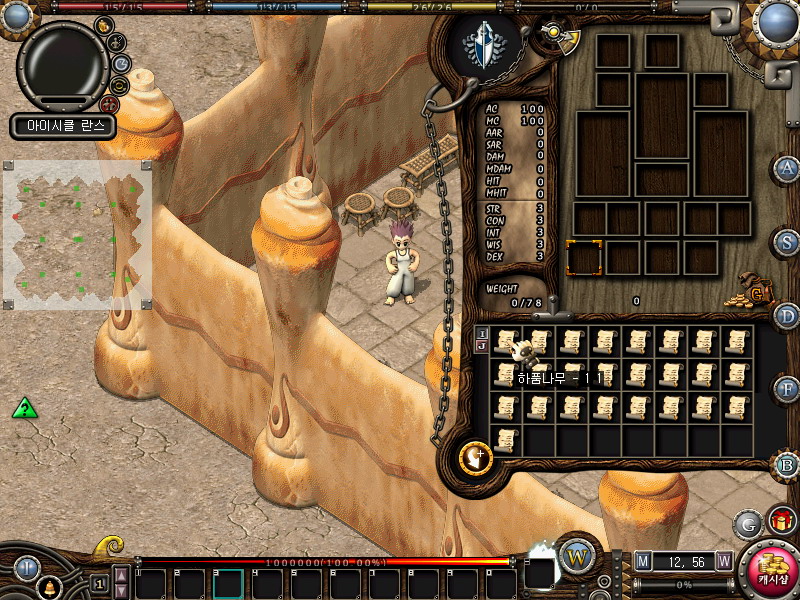Click the M button beside coordinates

643,561
